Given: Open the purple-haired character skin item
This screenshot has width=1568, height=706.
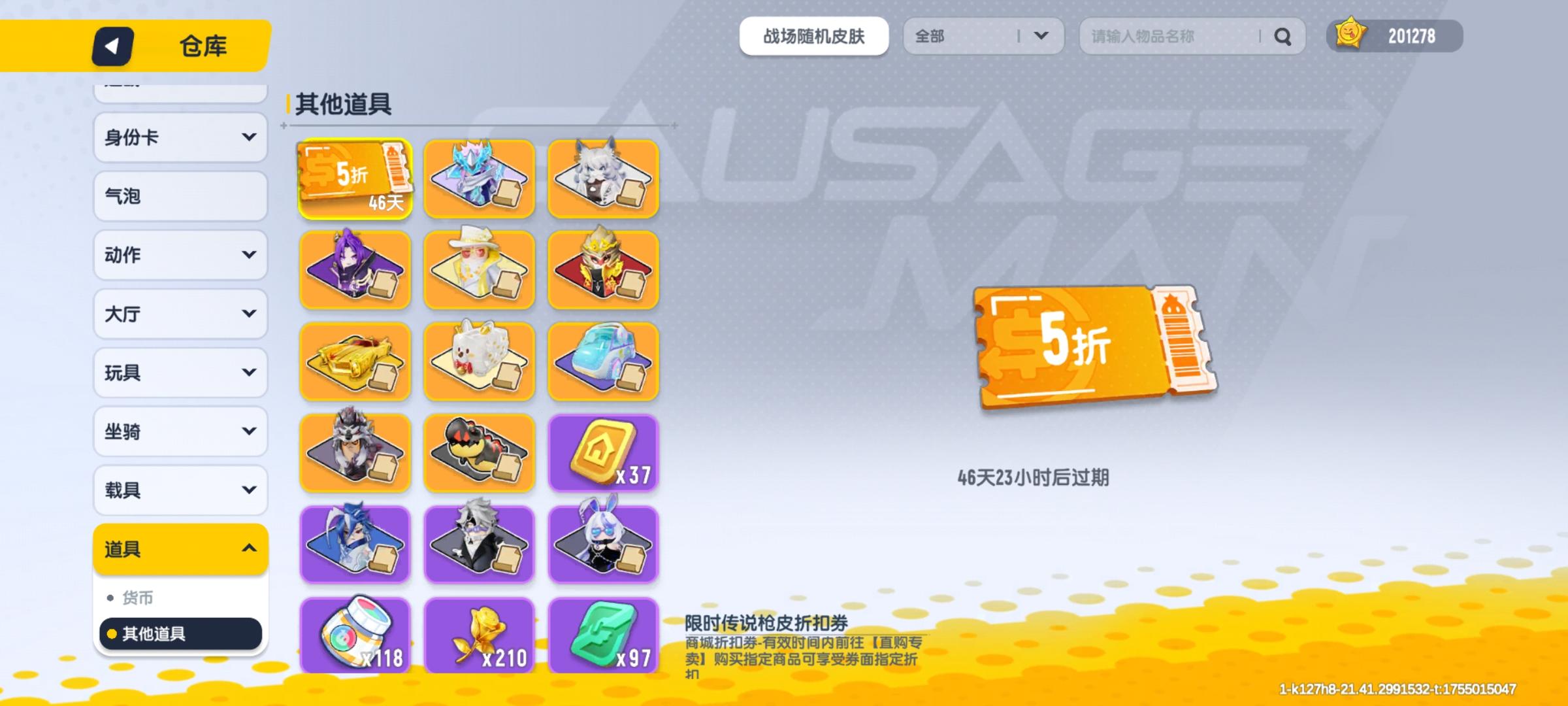Looking at the screenshot, I should pos(355,270).
